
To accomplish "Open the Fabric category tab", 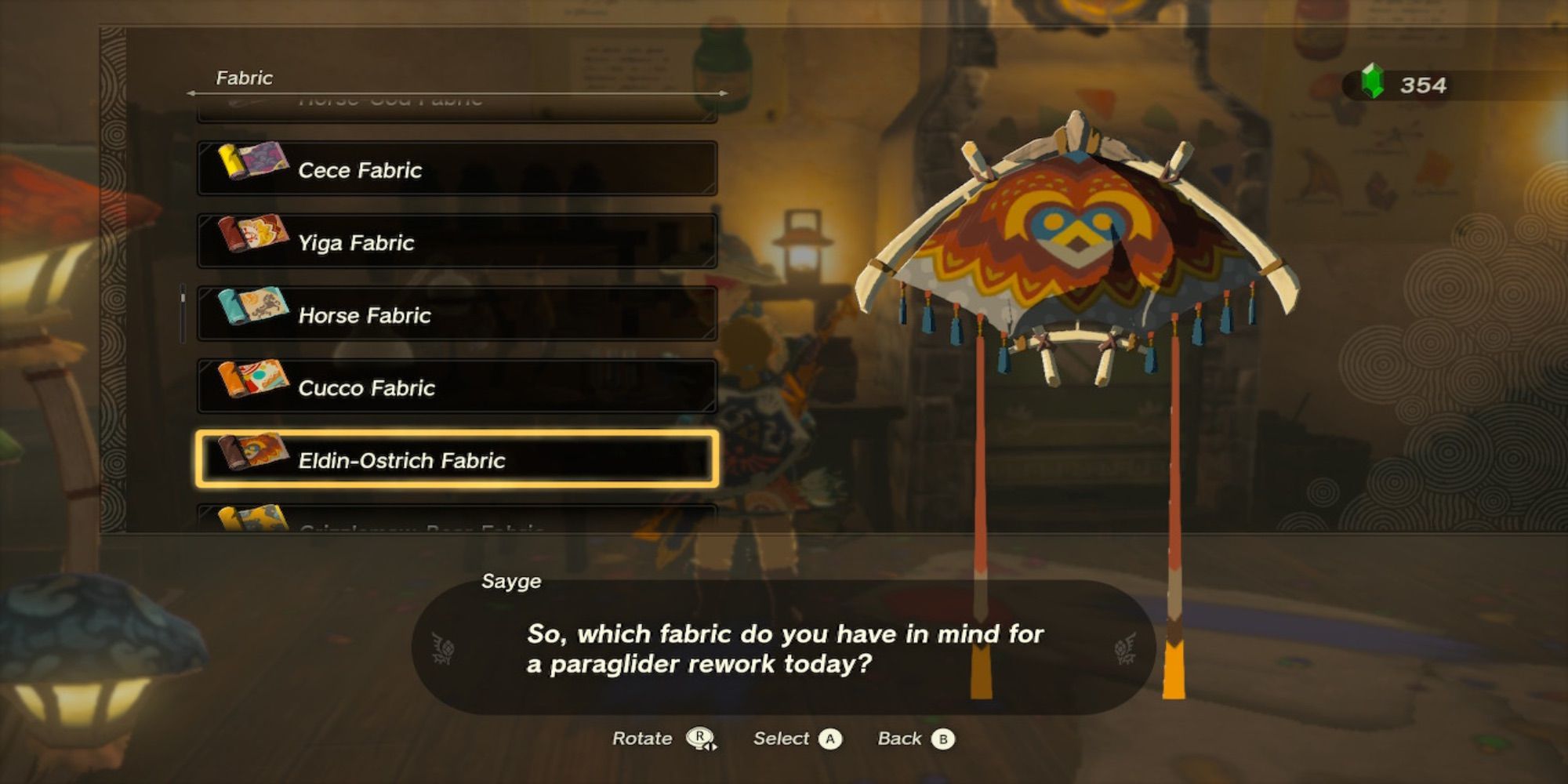I will click(243, 78).
